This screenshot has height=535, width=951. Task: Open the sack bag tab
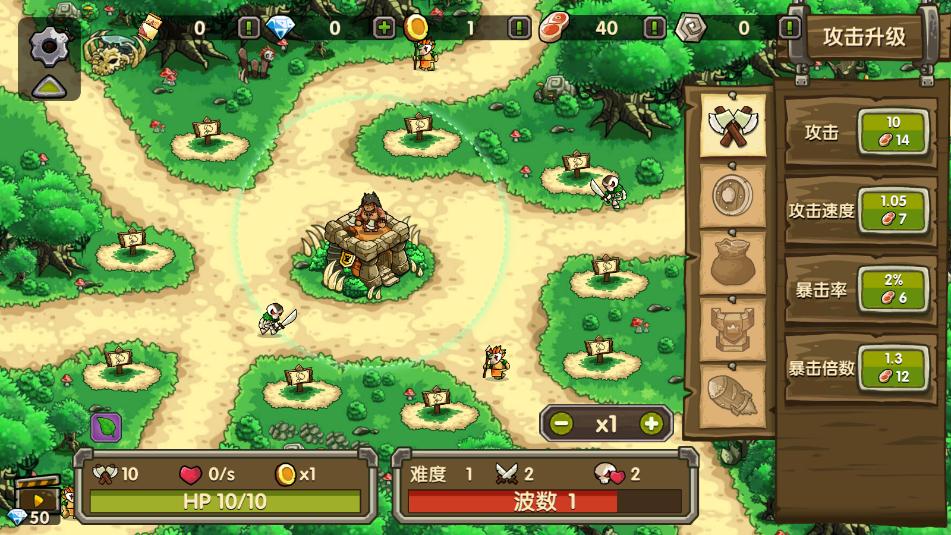point(731,262)
